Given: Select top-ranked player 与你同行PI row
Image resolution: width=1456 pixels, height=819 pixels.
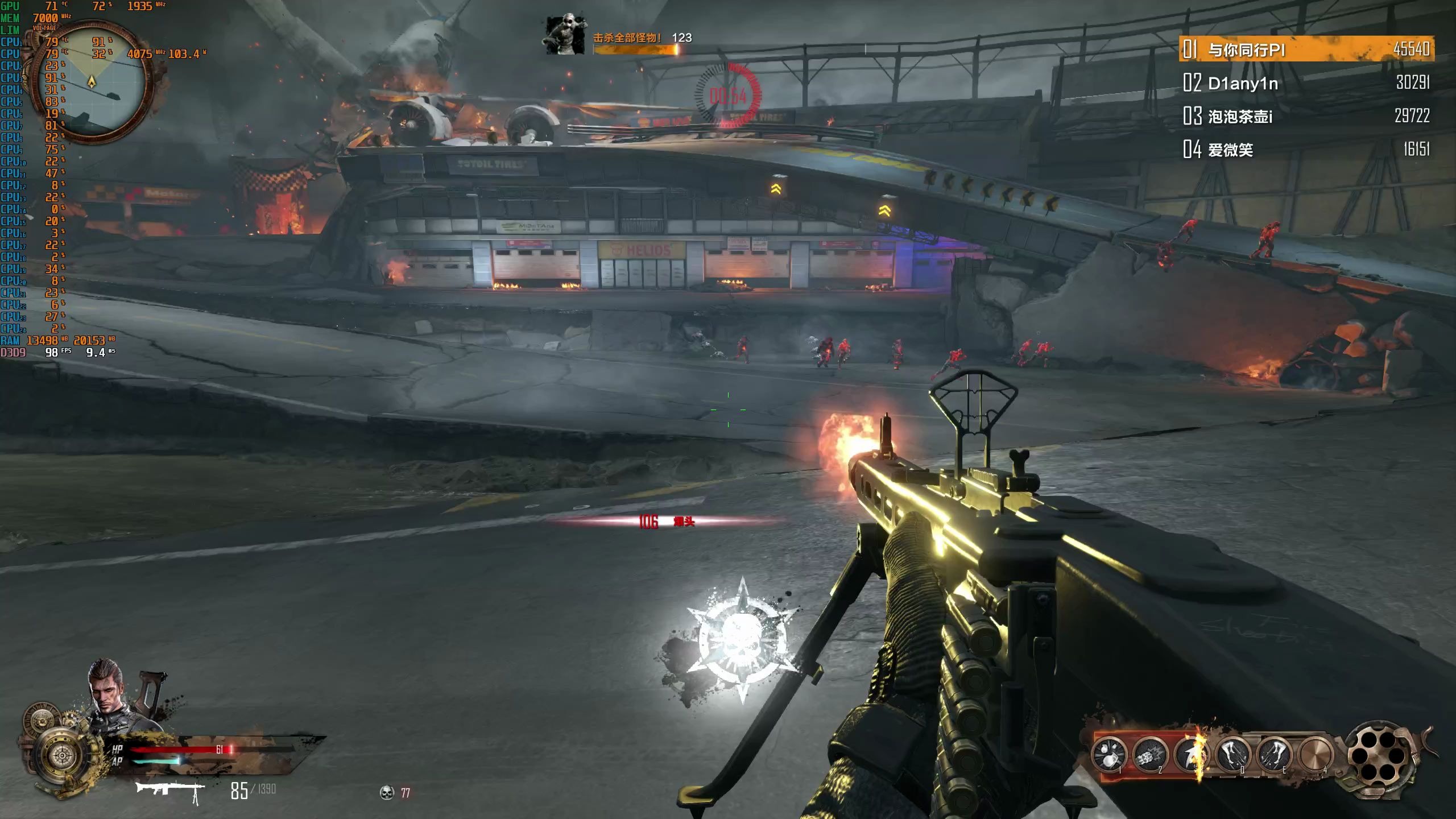Looking at the screenshot, I should [x=1306, y=49].
